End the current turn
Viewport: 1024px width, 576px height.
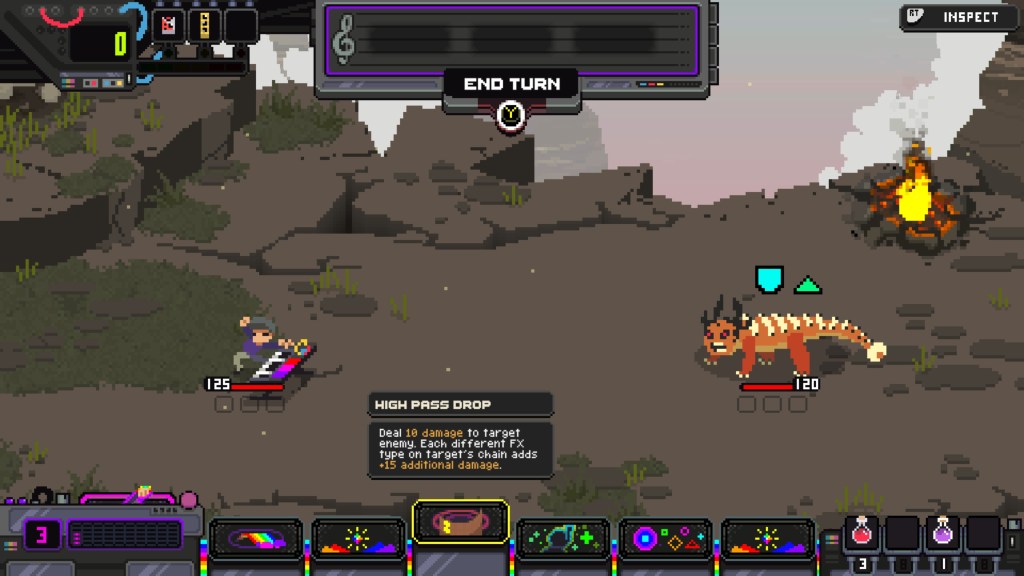tap(511, 84)
